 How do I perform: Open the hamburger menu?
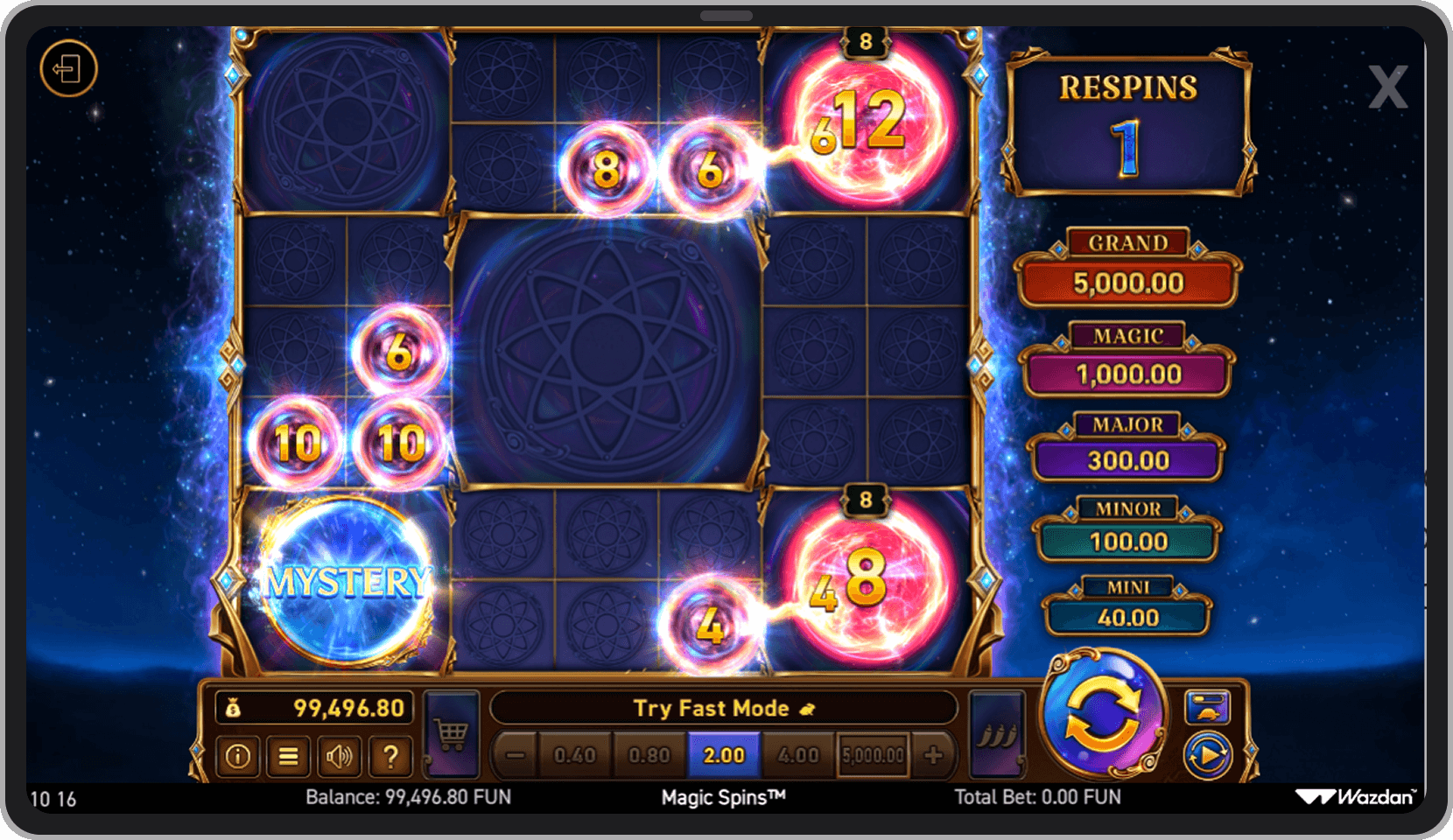[288, 756]
